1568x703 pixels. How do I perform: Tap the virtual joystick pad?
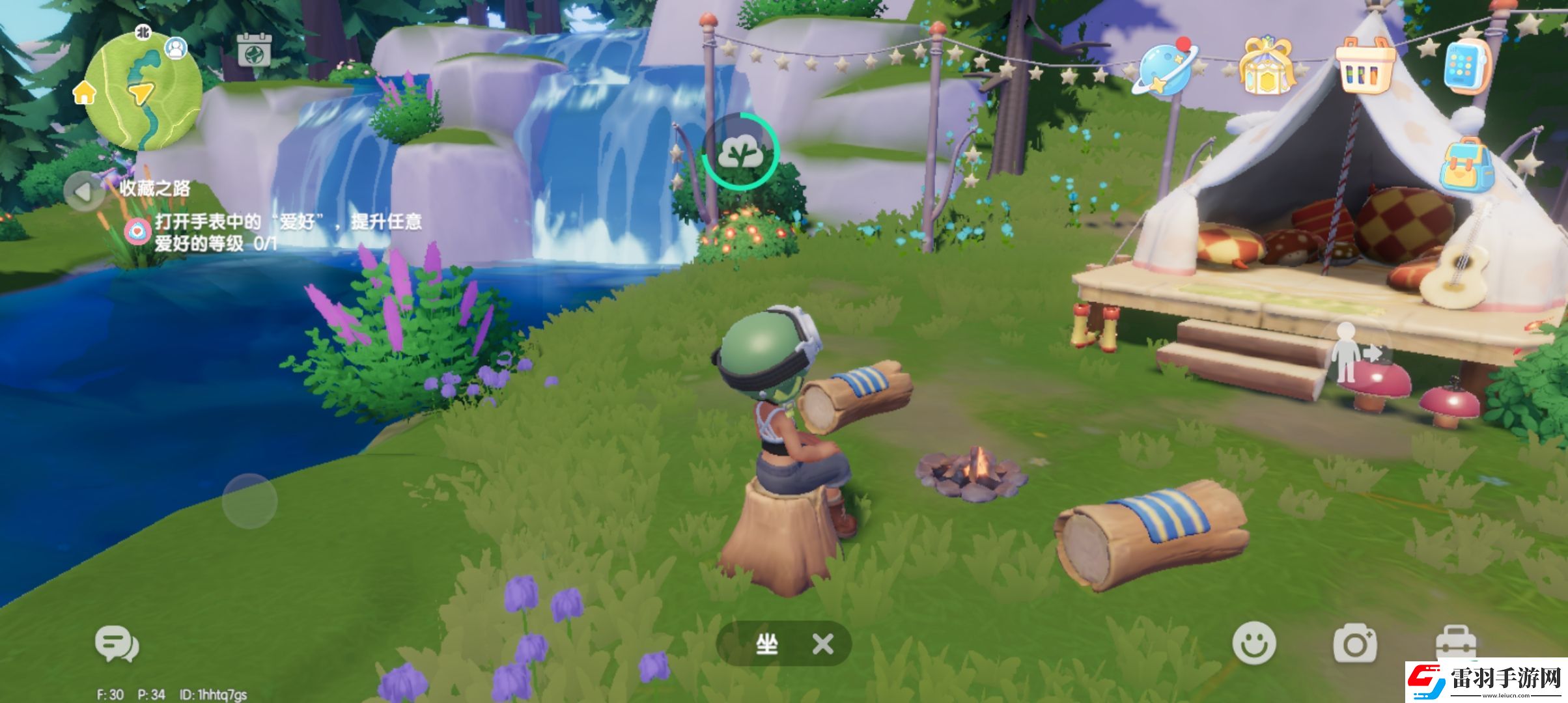point(249,501)
